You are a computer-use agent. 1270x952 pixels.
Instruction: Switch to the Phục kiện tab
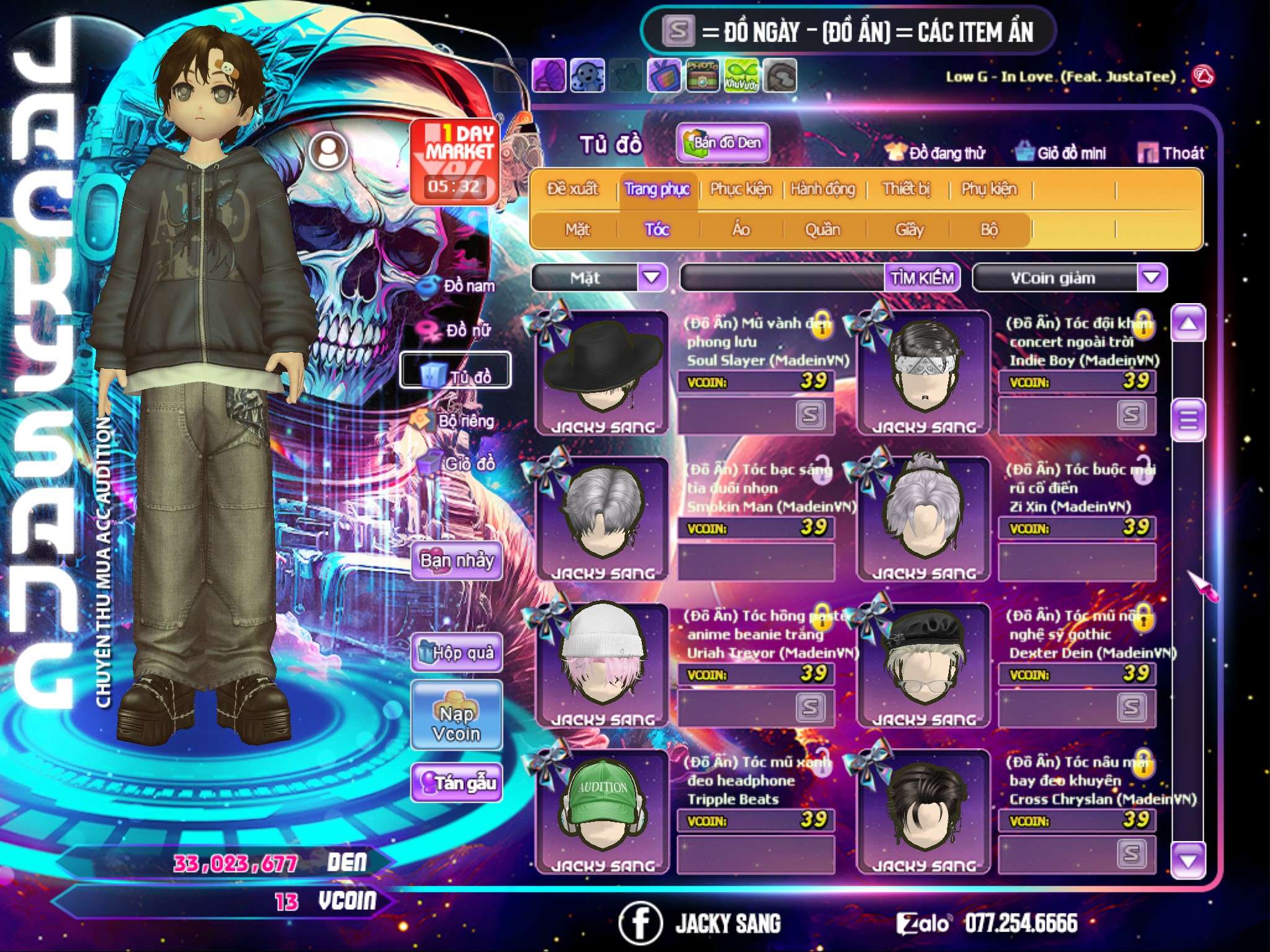[x=741, y=189]
